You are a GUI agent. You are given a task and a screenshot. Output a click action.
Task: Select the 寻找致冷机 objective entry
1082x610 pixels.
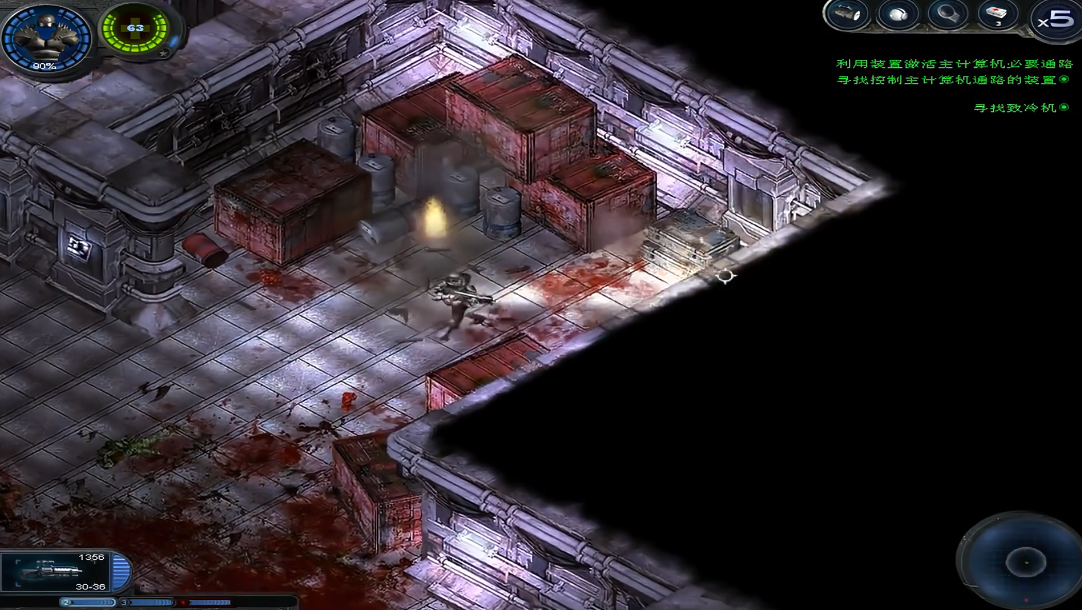[x=1015, y=107]
